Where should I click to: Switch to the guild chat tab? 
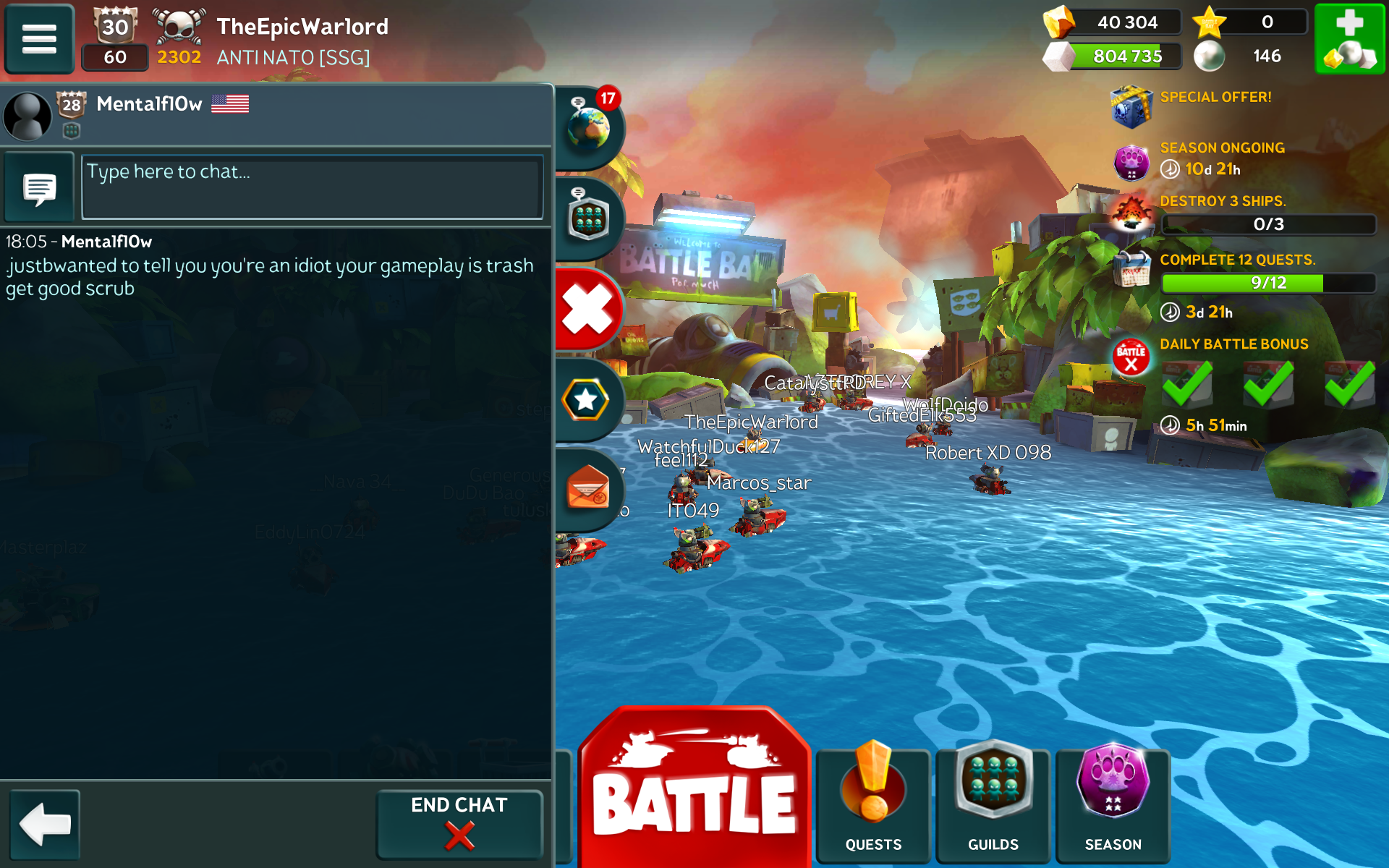[588, 218]
